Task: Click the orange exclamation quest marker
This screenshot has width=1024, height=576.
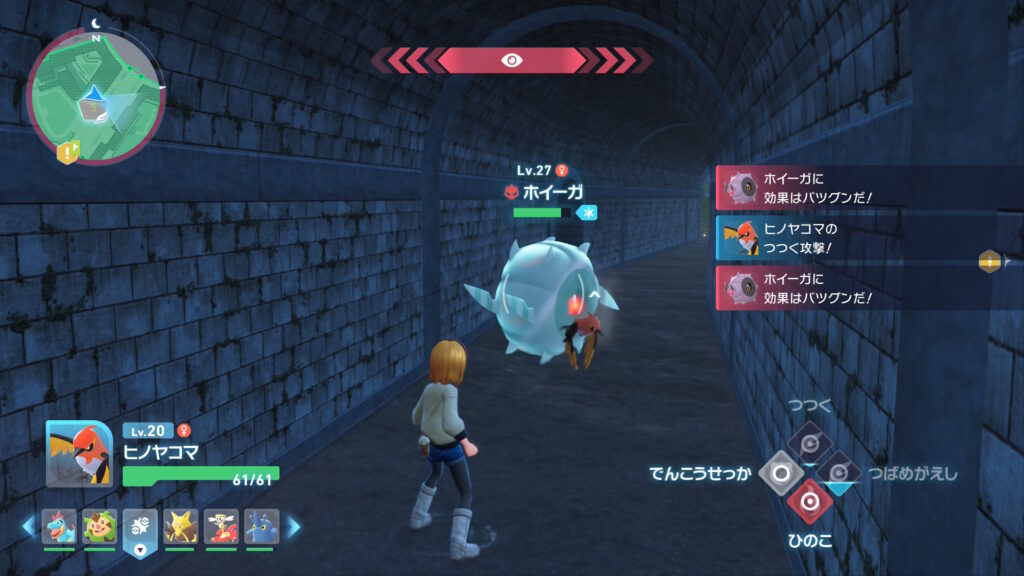Action: pyautogui.click(x=68, y=152)
